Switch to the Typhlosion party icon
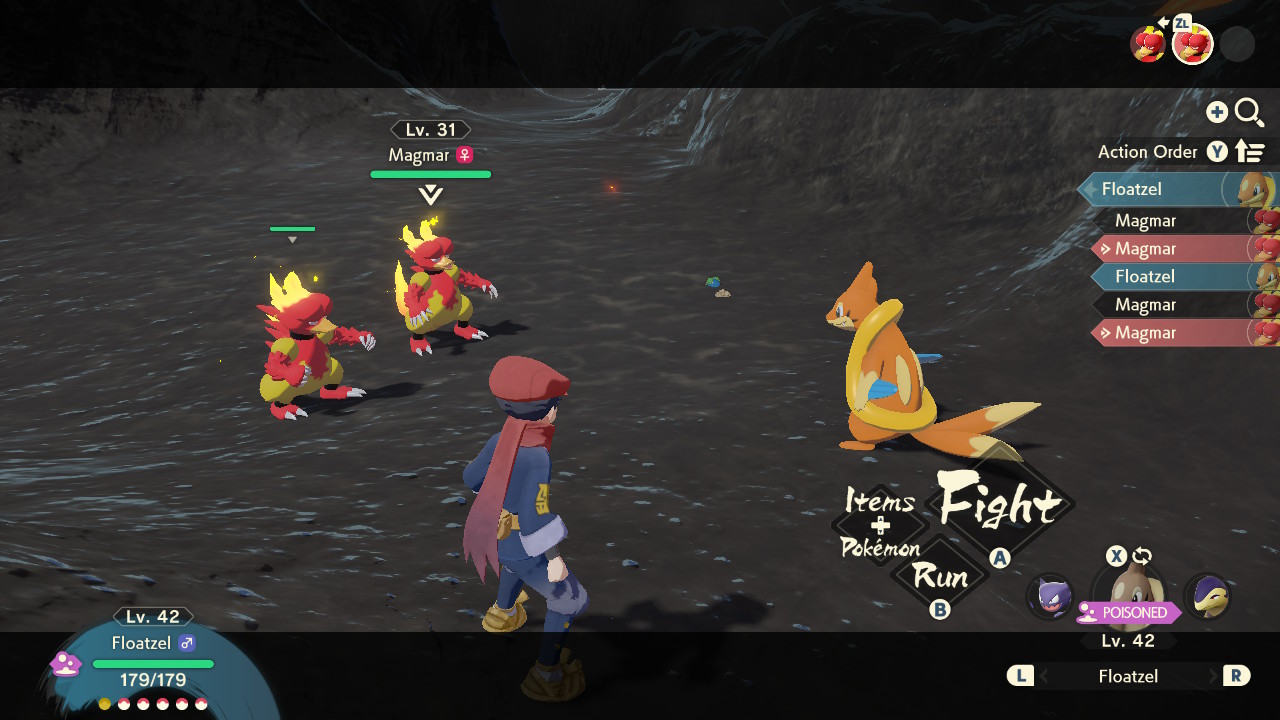 [1207, 596]
